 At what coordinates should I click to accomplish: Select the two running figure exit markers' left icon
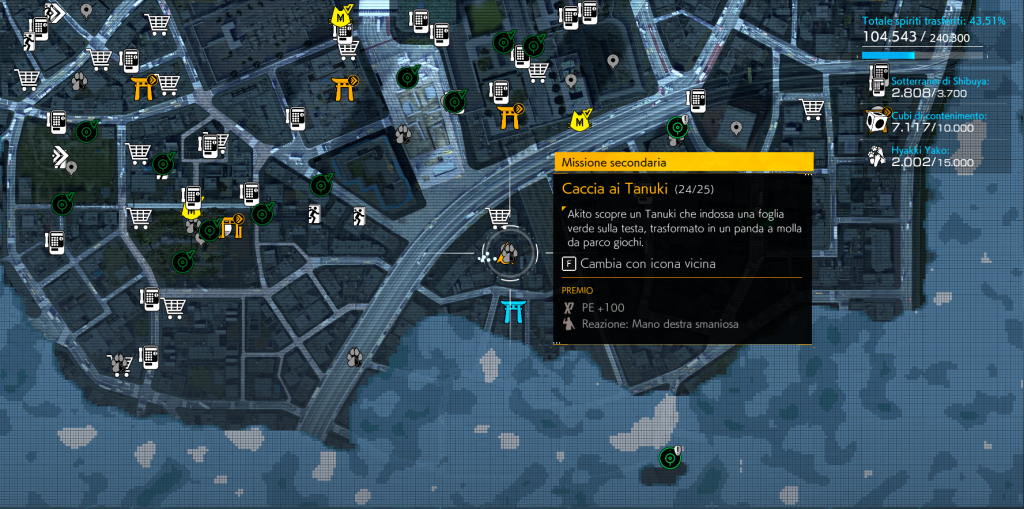click(x=316, y=214)
